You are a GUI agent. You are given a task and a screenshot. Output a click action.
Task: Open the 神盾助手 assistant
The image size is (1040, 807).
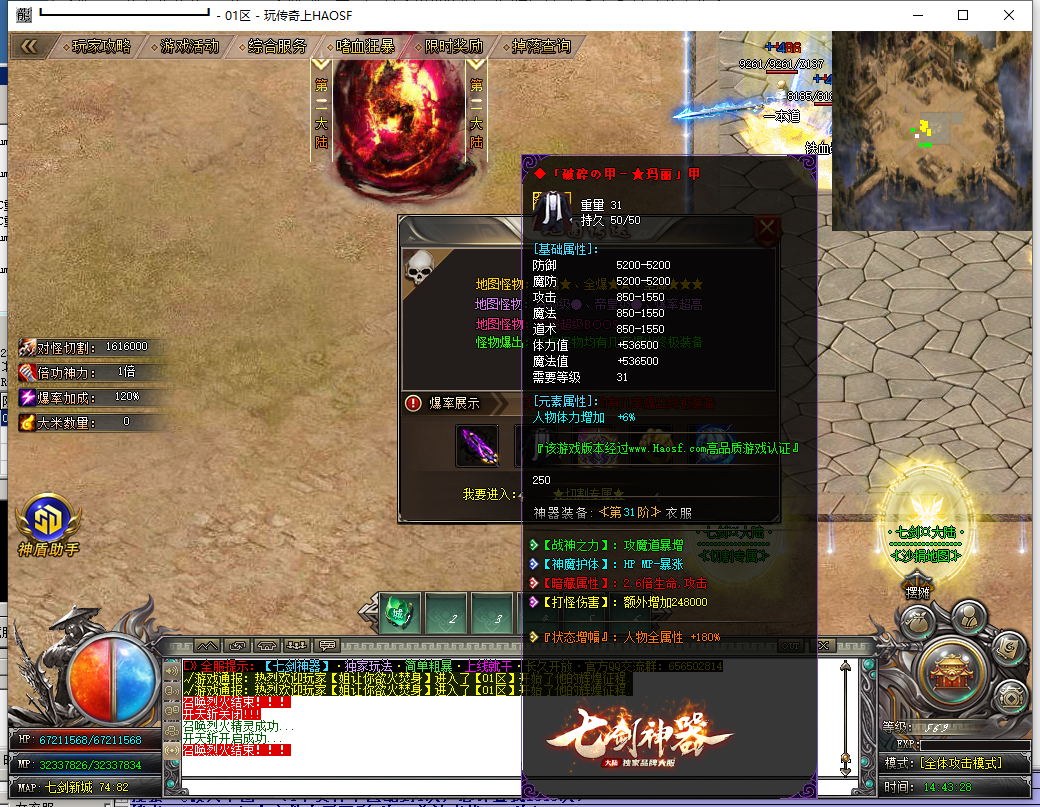47,526
